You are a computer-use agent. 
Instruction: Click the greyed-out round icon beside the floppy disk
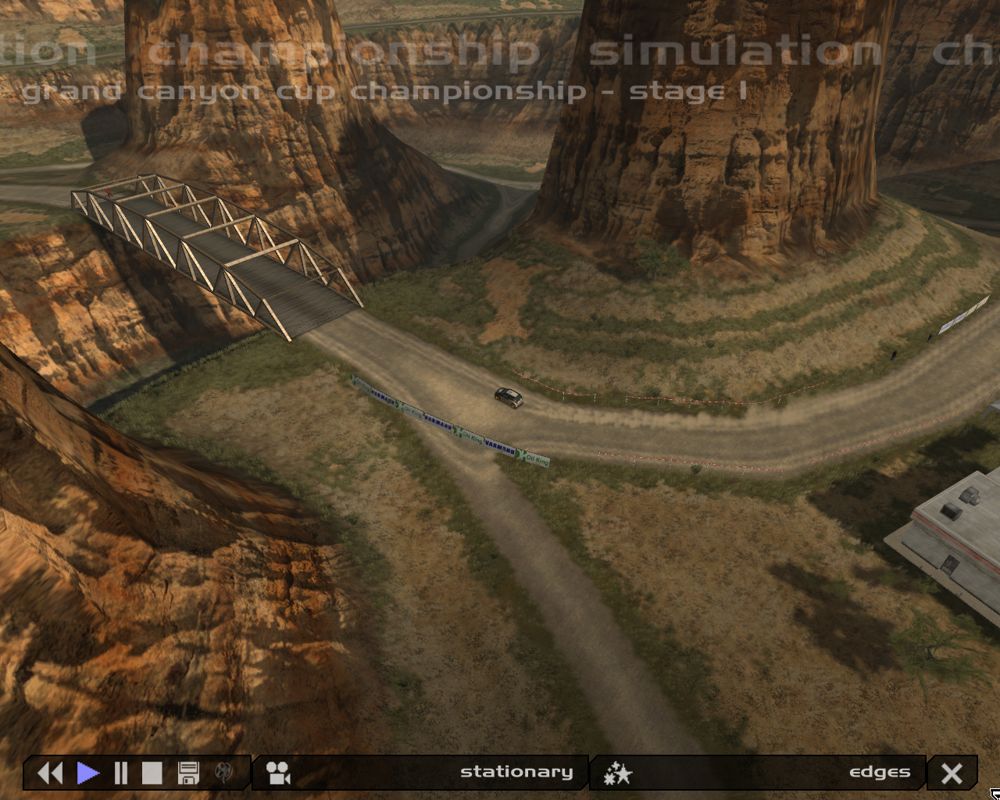[x=223, y=773]
